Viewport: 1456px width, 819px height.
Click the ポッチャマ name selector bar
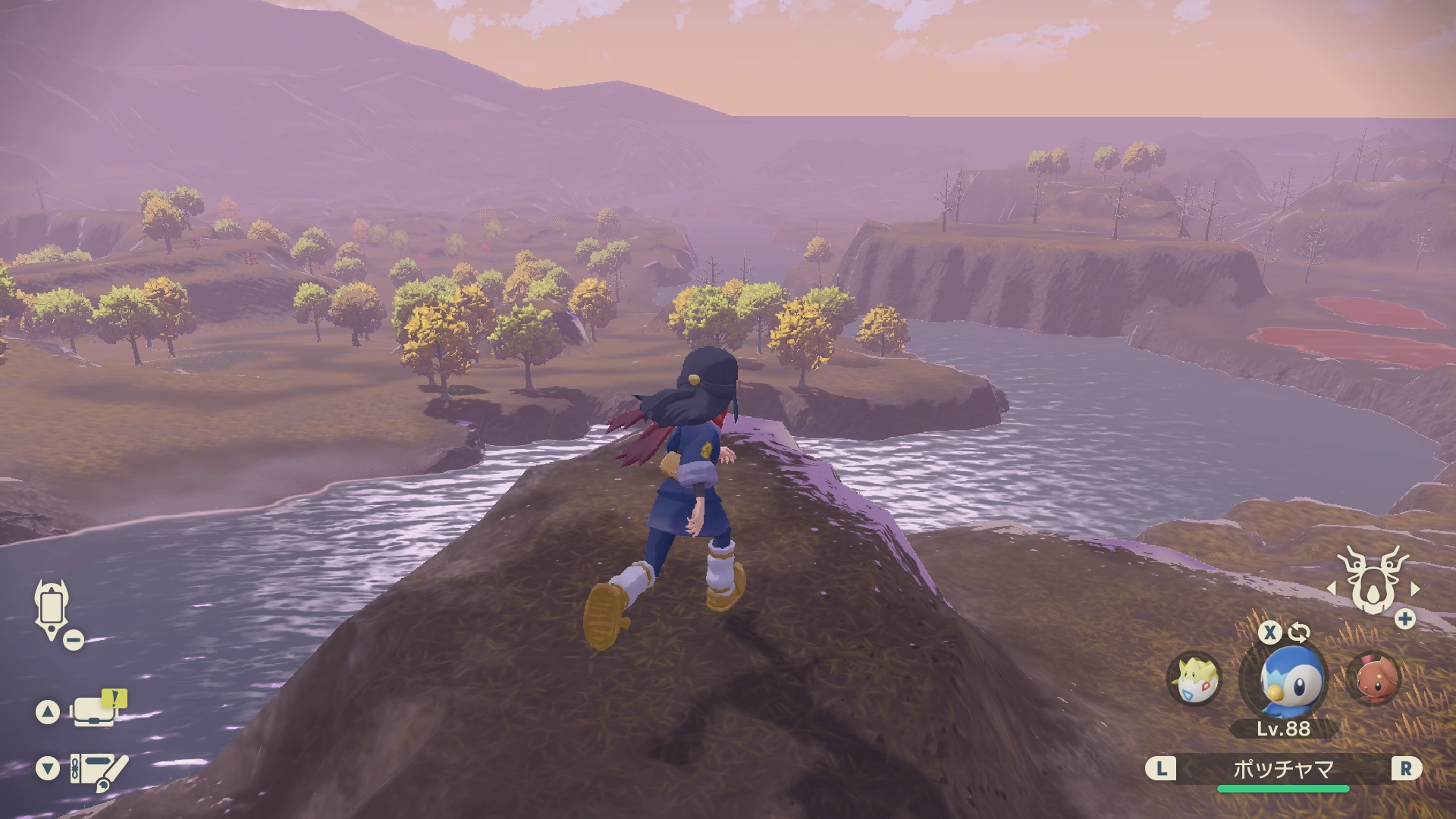tap(1283, 770)
